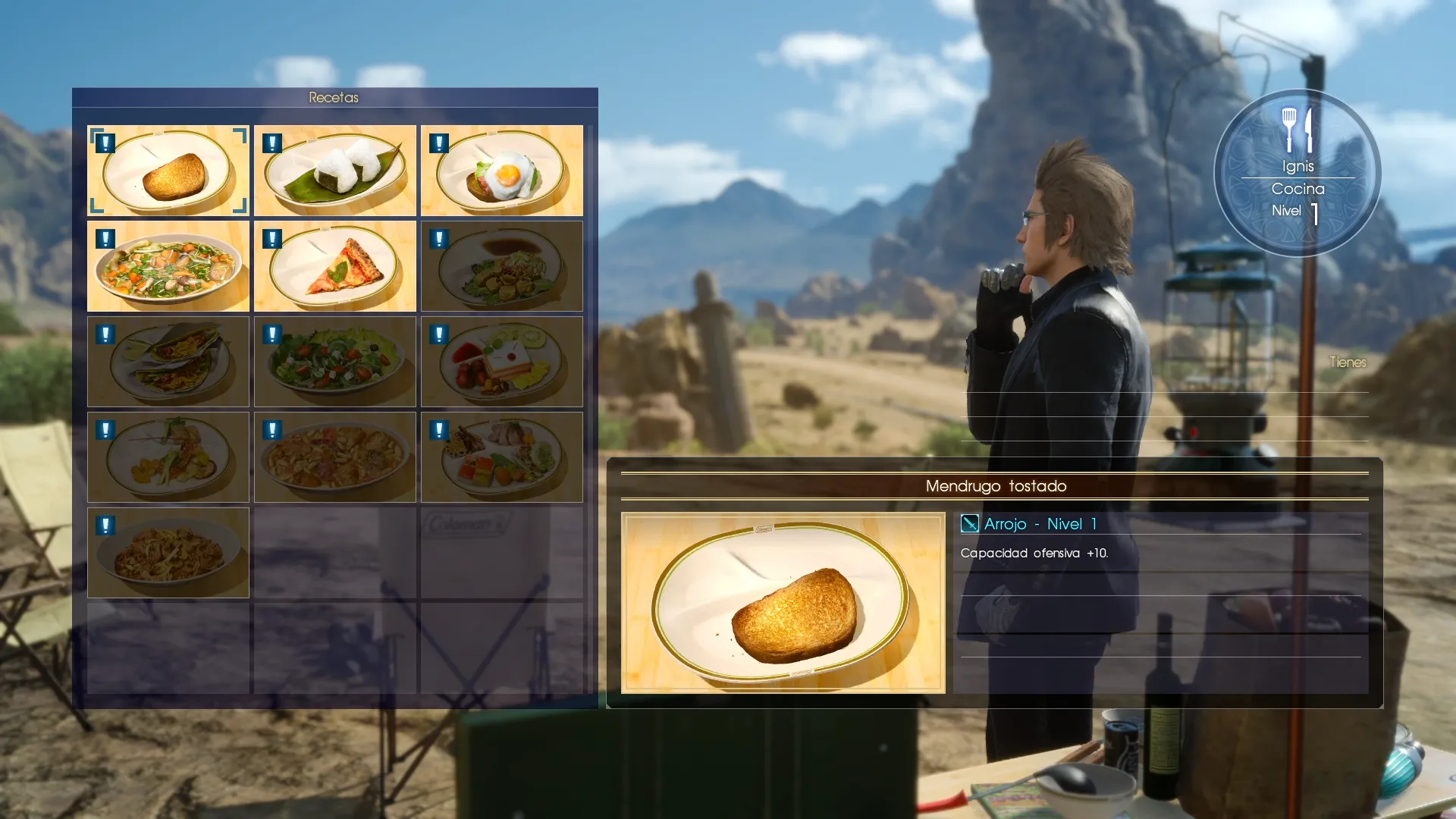1456x819 pixels.
Task: Select the fried egg dish recipe
Action: pos(502,171)
